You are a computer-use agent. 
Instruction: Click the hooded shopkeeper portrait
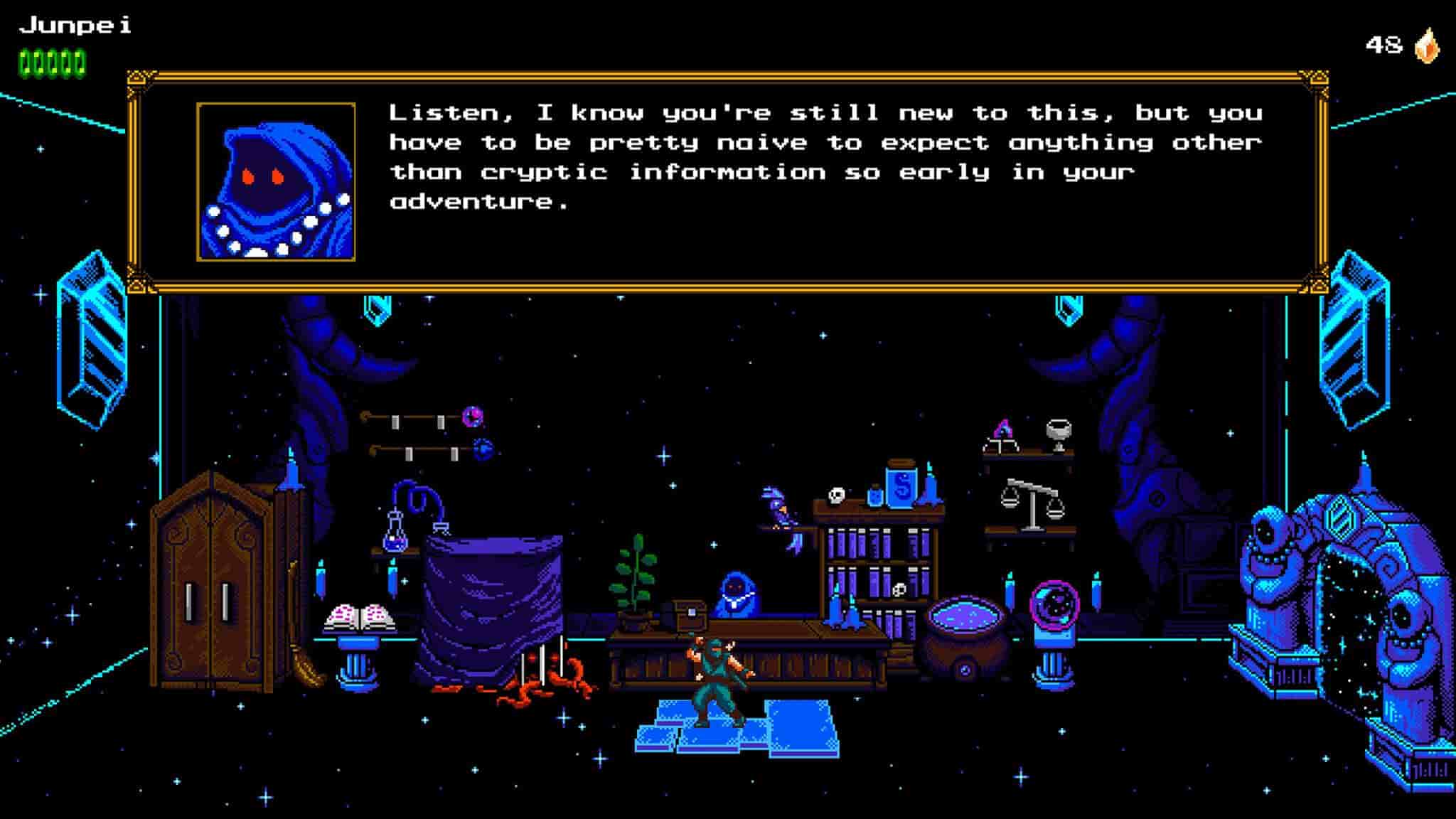point(276,182)
